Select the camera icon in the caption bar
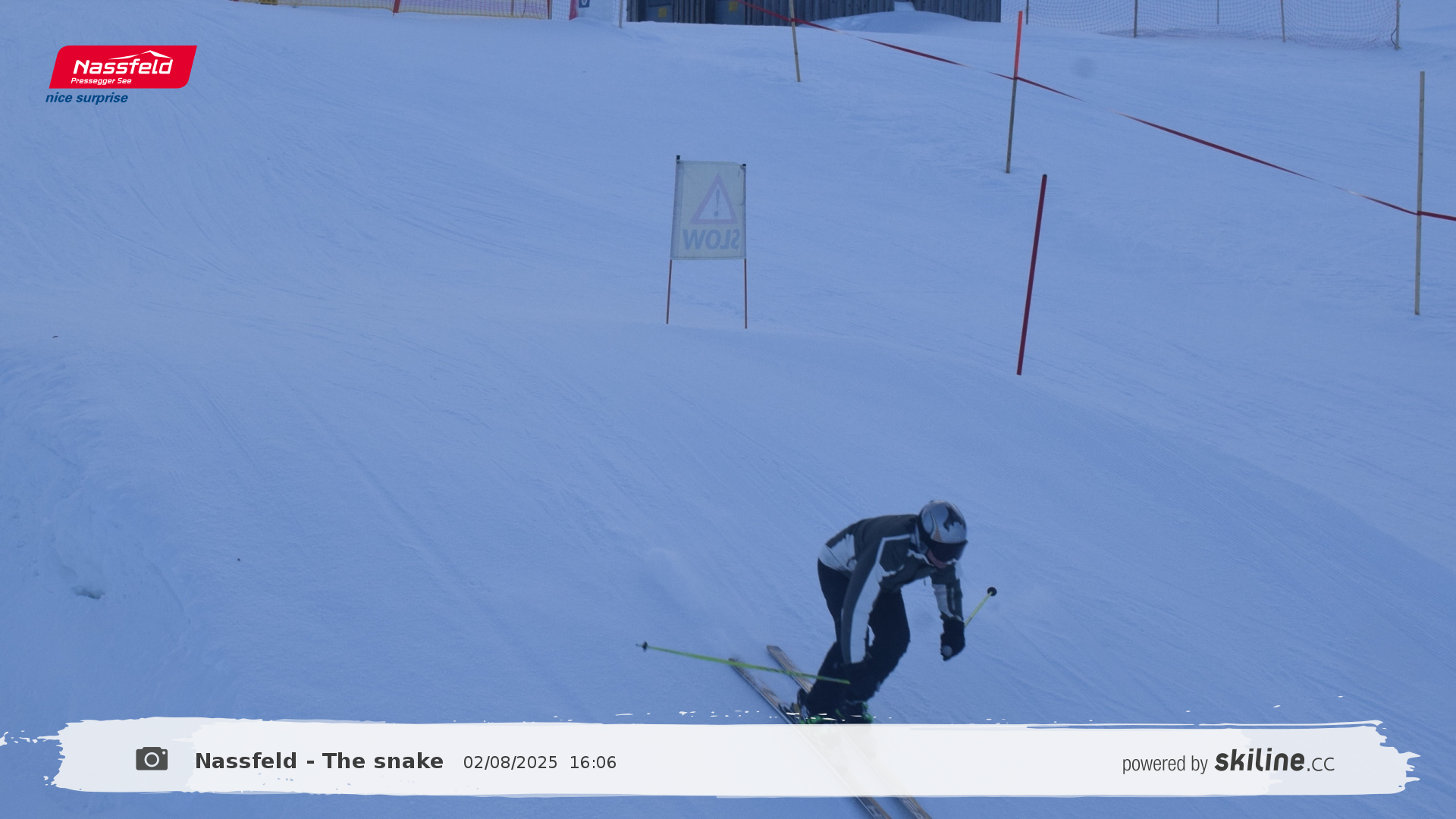Viewport: 1456px width, 819px height. coord(152,759)
